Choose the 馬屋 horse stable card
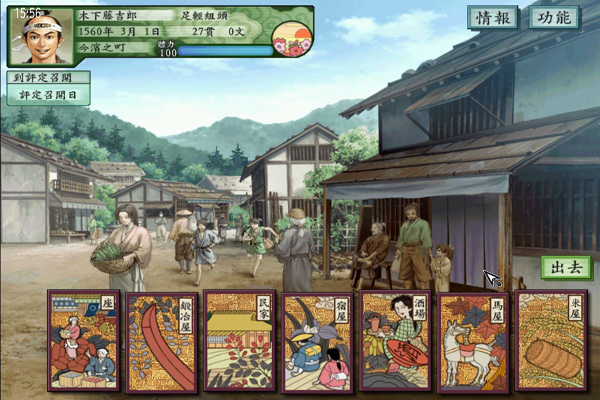Screen dimensions: 600x400 [473, 341]
